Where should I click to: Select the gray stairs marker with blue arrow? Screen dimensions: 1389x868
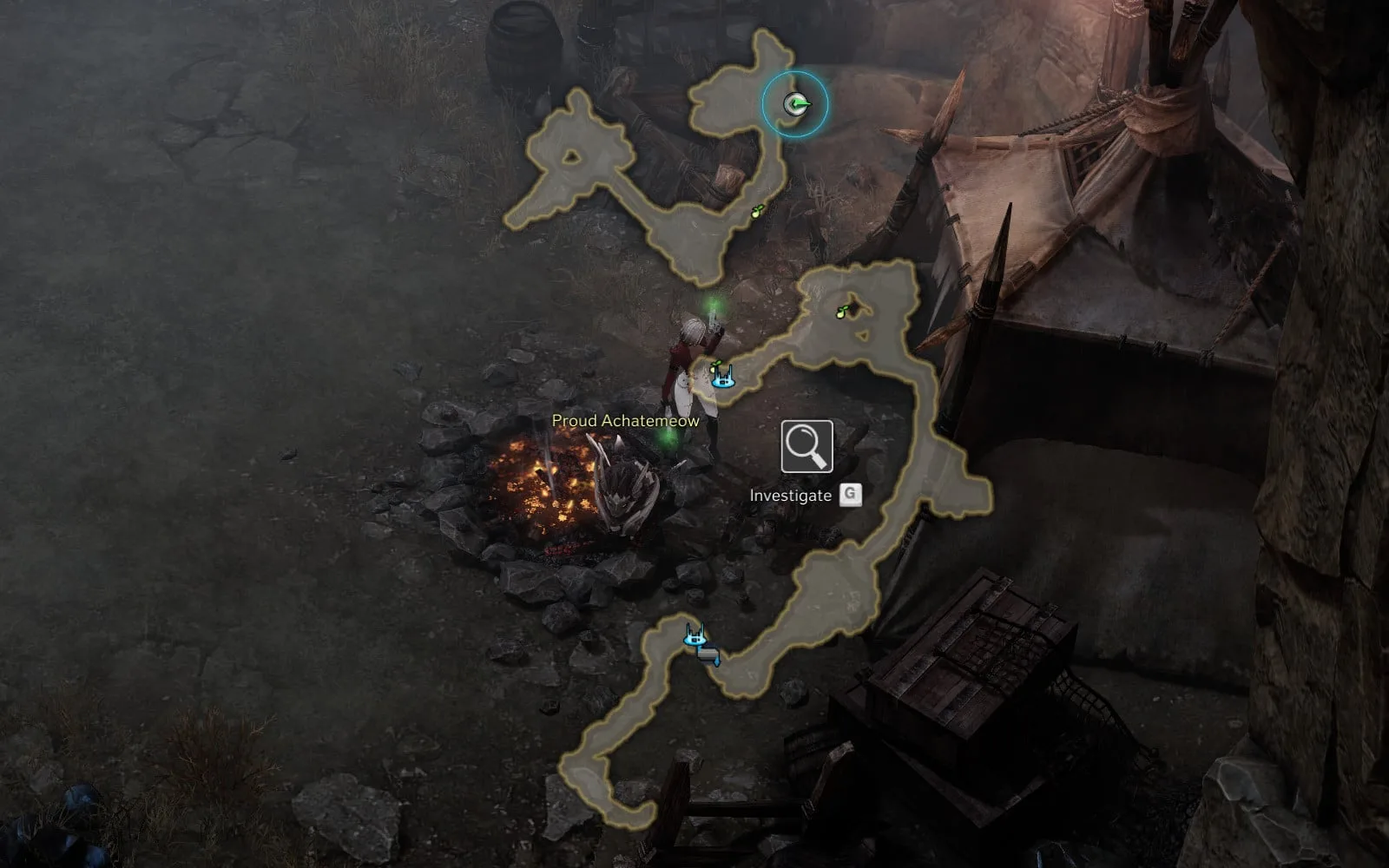(709, 655)
